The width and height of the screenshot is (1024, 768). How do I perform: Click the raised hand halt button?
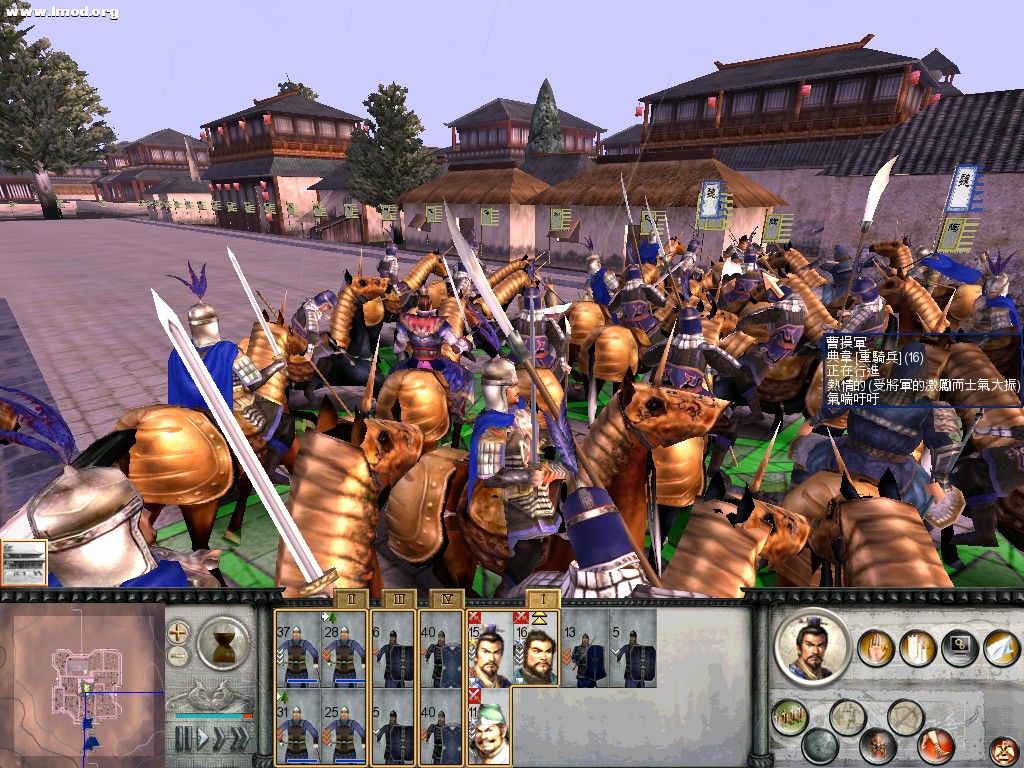pyautogui.click(x=877, y=648)
